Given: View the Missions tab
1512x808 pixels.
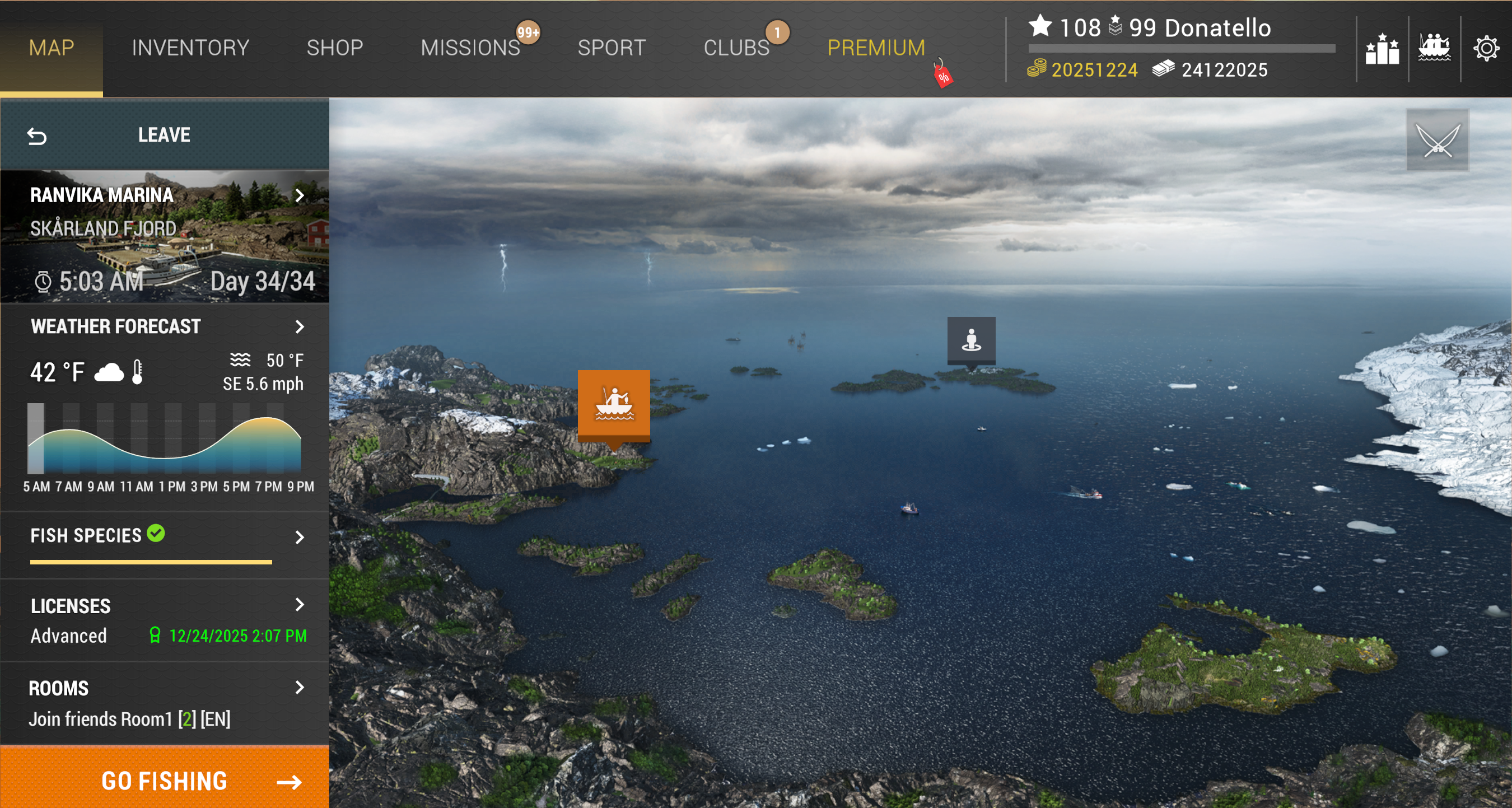Looking at the screenshot, I should [x=470, y=48].
